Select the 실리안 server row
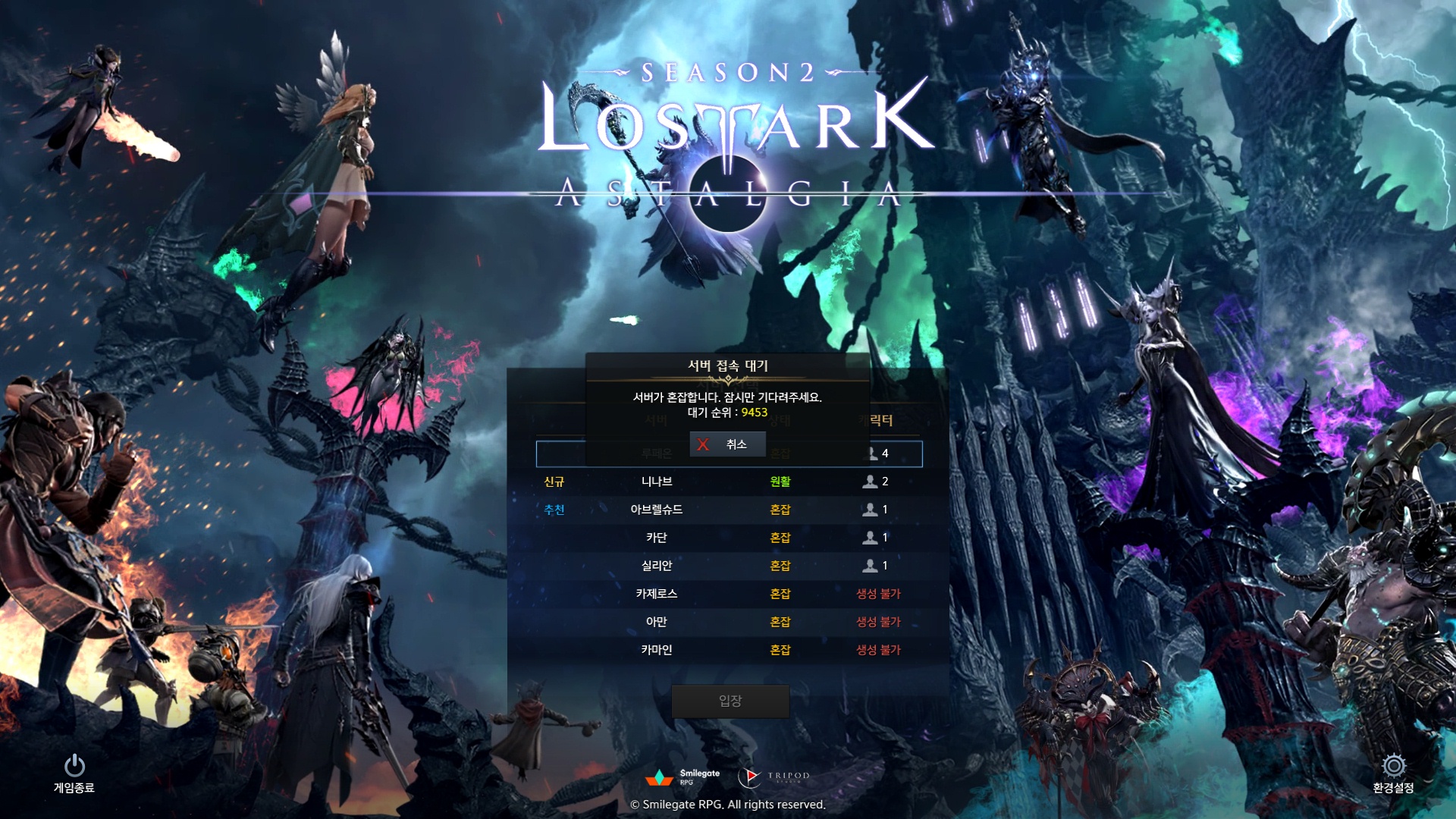 point(657,566)
